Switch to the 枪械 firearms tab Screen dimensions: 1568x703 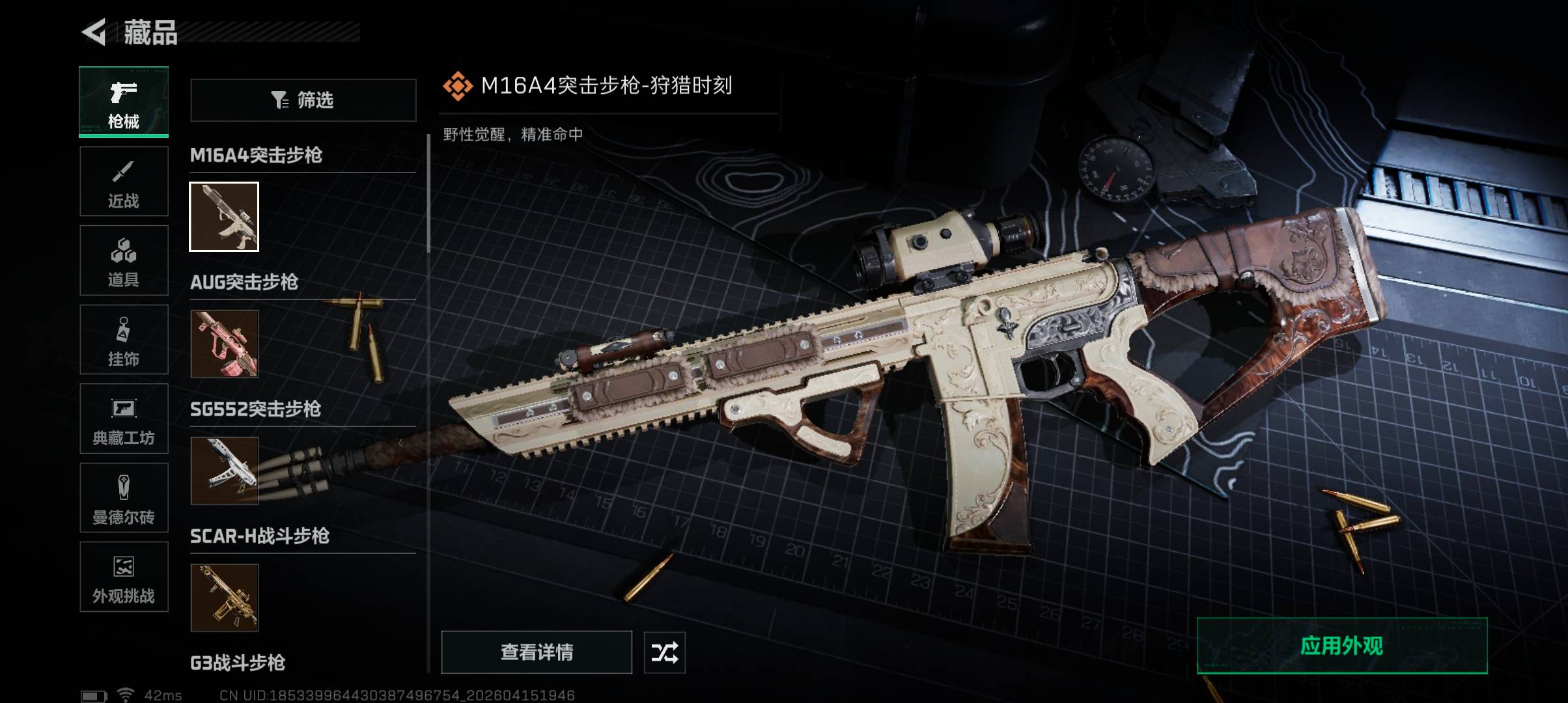click(x=124, y=102)
